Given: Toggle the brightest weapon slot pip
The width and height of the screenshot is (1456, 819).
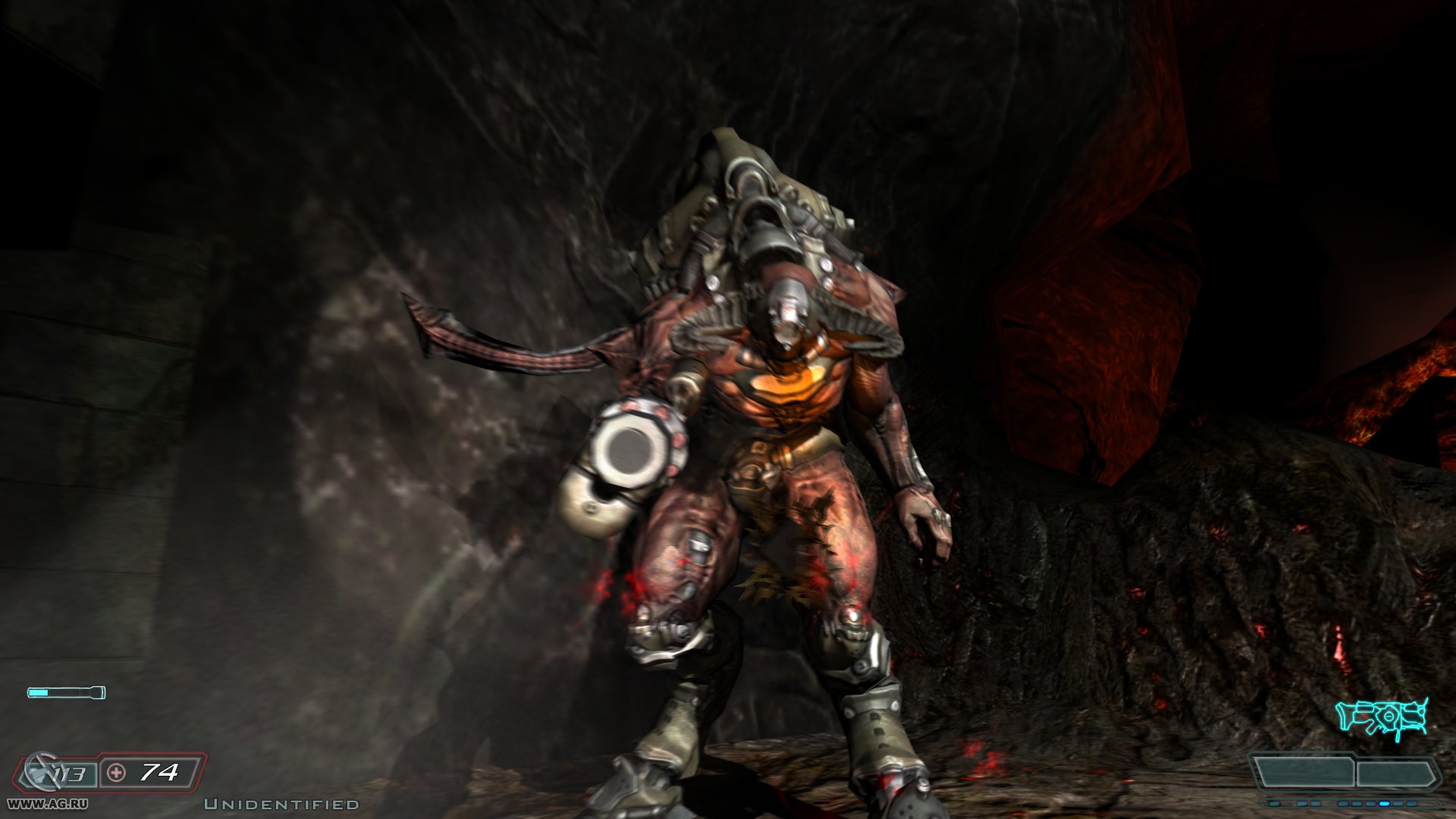Looking at the screenshot, I should pyautogui.click(x=1385, y=803).
